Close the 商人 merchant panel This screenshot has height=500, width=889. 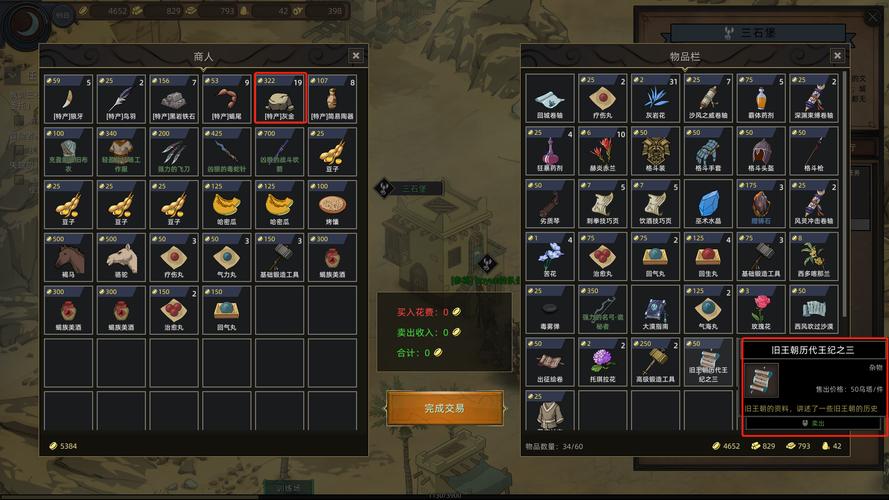356,56
